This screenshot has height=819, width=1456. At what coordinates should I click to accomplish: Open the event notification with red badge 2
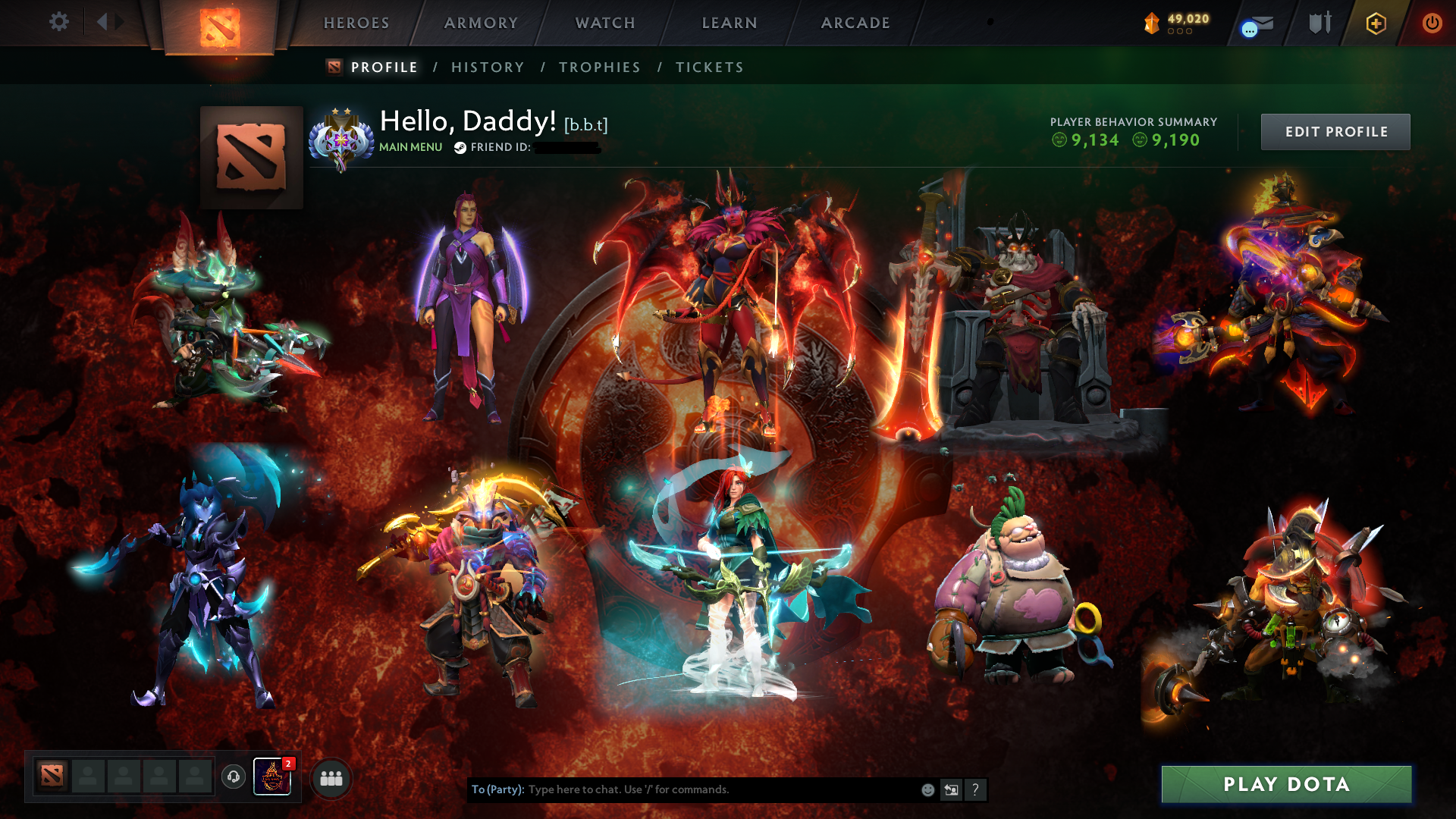271,777
